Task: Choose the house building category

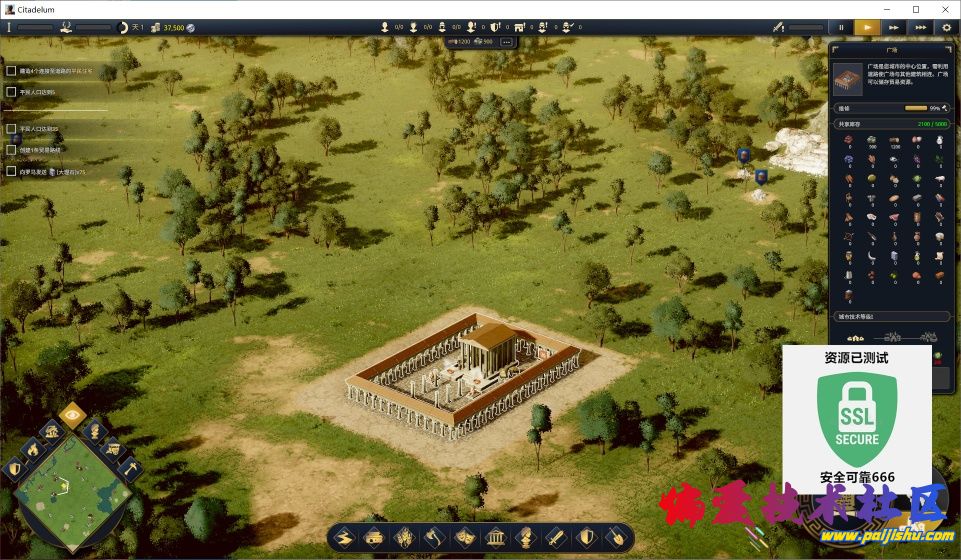Action: pos(374,537)
